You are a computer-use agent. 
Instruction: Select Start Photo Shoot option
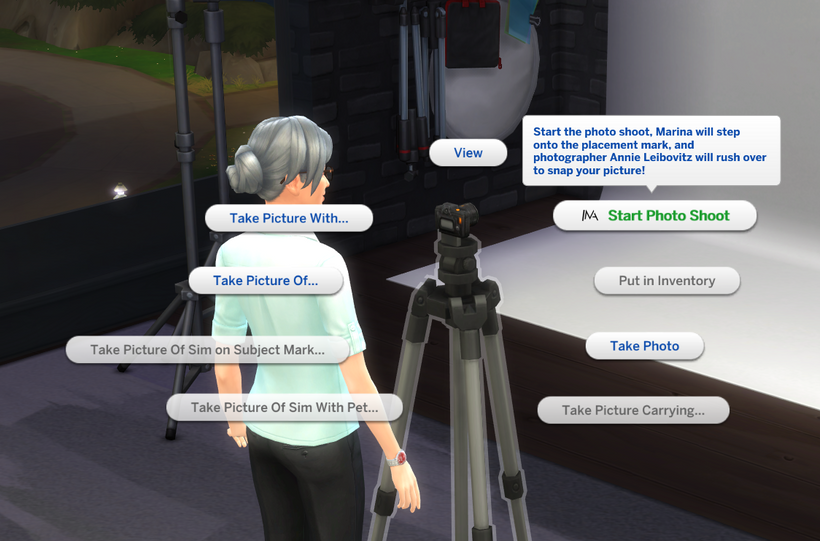[x=655, y=216]
